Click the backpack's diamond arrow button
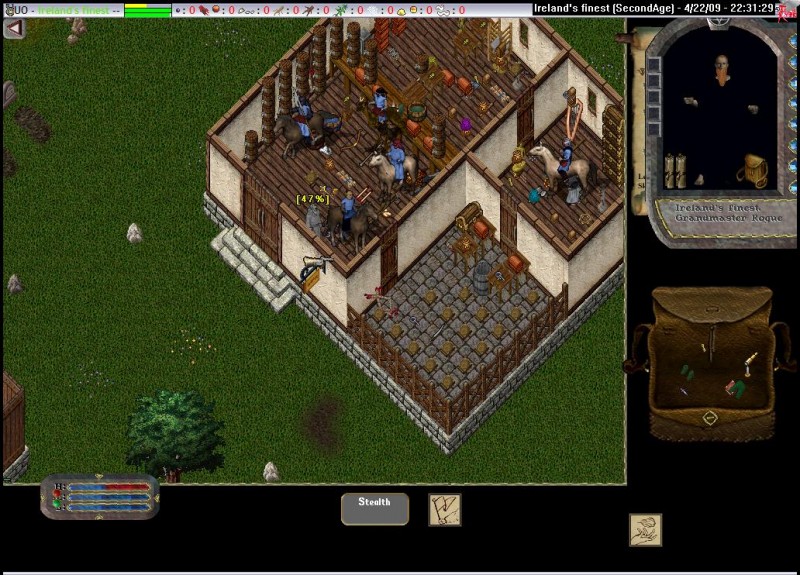Image resolution: width=800 pixels, height=575 pixels. (x=710, y=418)
